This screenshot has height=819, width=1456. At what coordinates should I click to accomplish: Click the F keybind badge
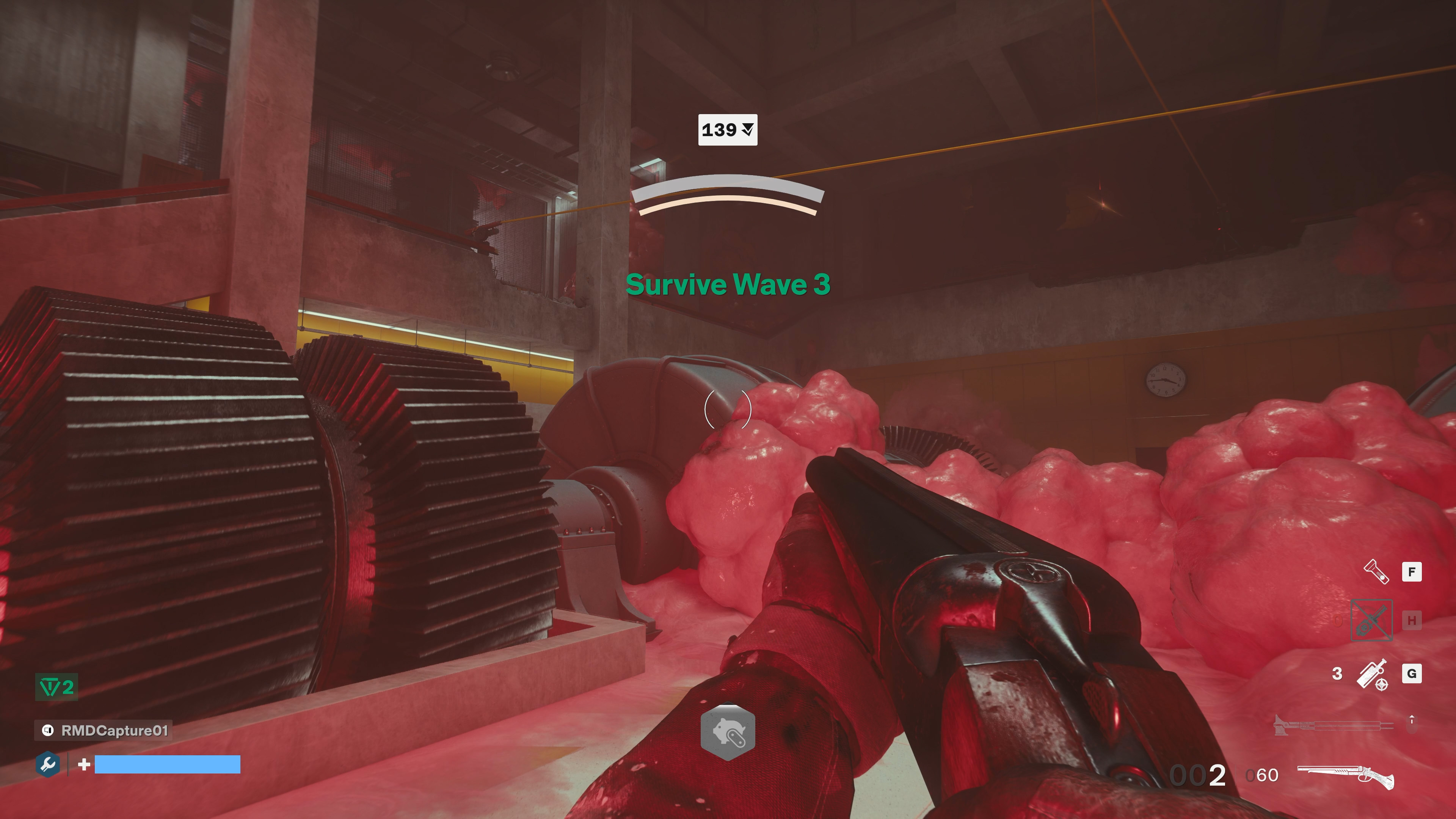[x=1412, y=571]
